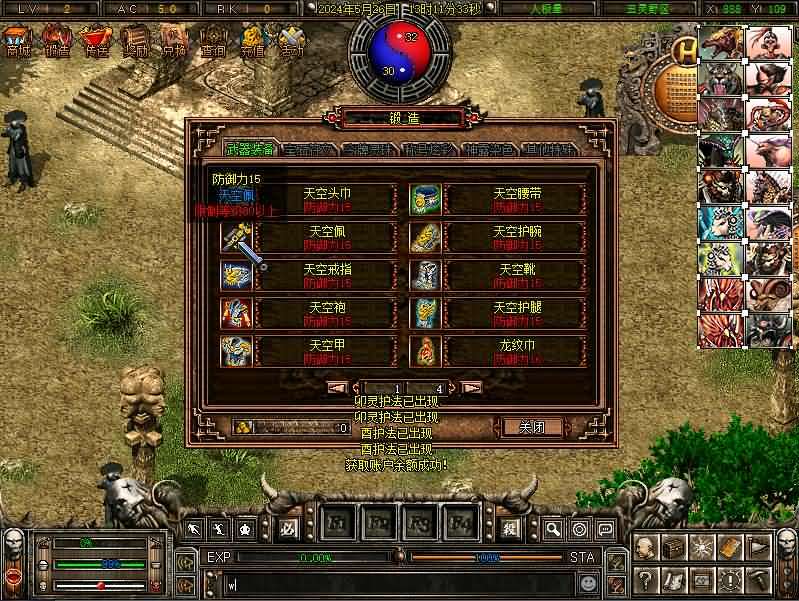Switch to the 神器染色 tab
Screen dimensions: 799x601
click(x=490, y=150)
